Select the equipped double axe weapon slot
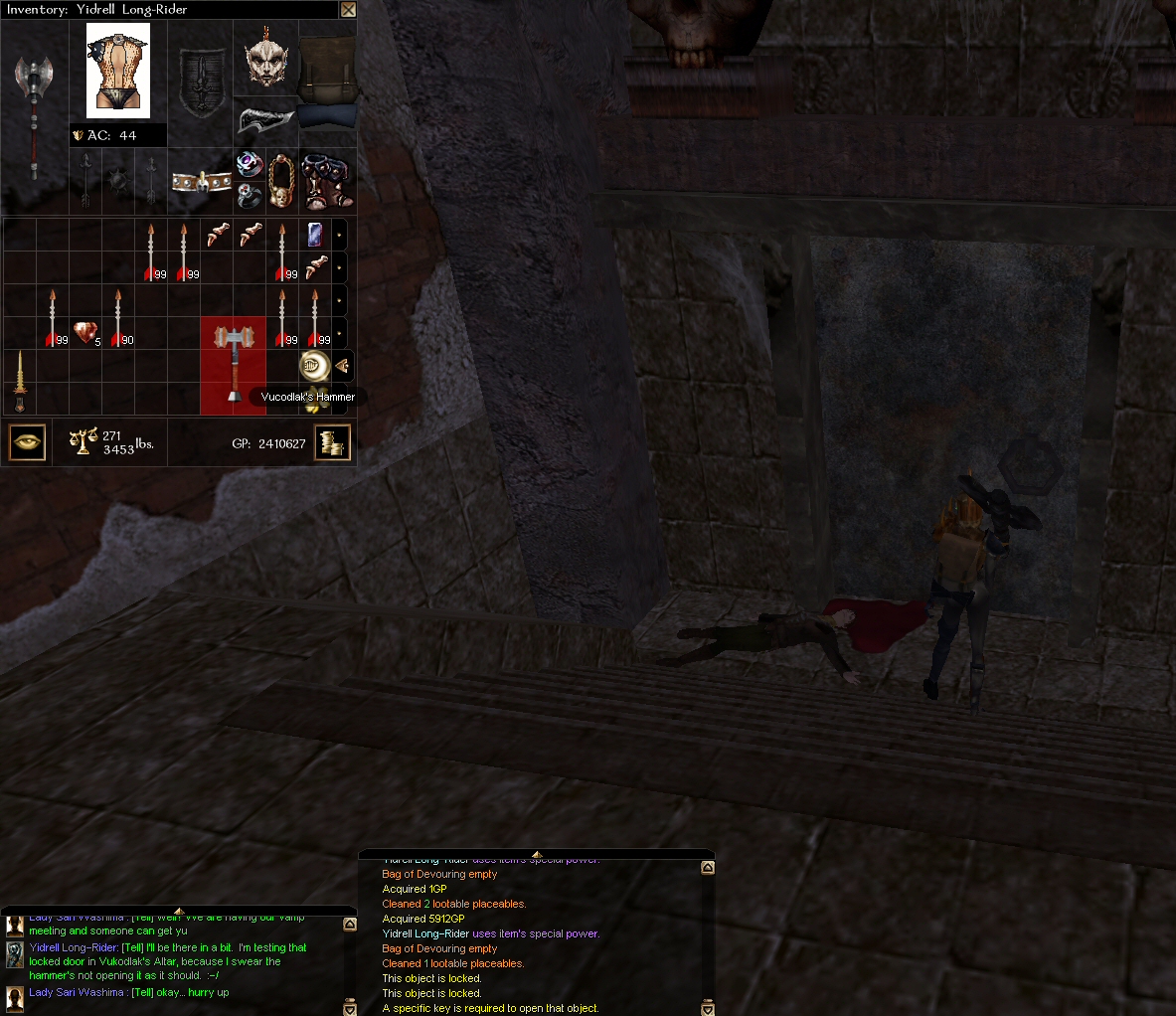 pyautogui.click(x=35, y=114)
